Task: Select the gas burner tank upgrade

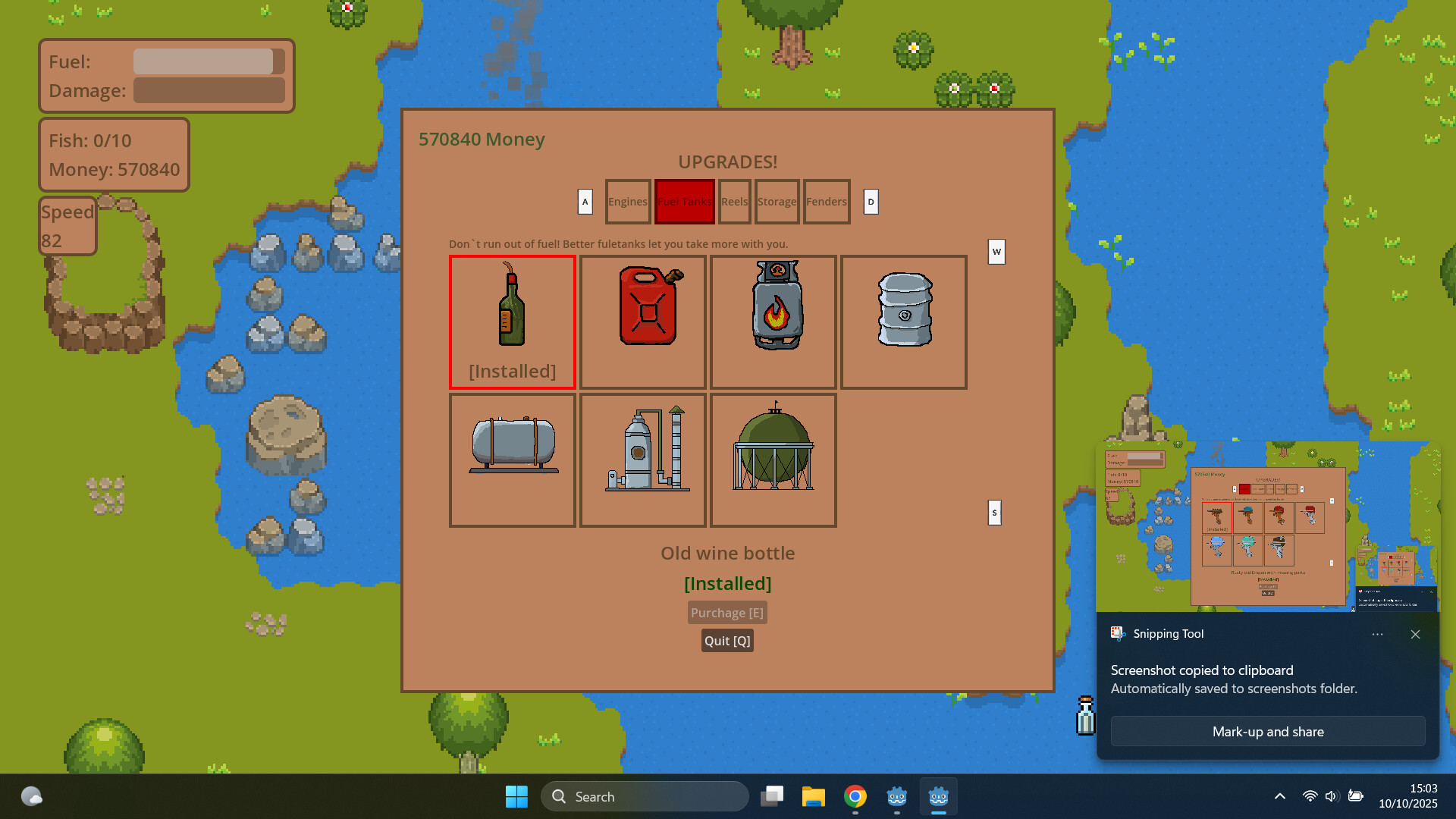Action: pyautogui.click(x=773, y=322)
